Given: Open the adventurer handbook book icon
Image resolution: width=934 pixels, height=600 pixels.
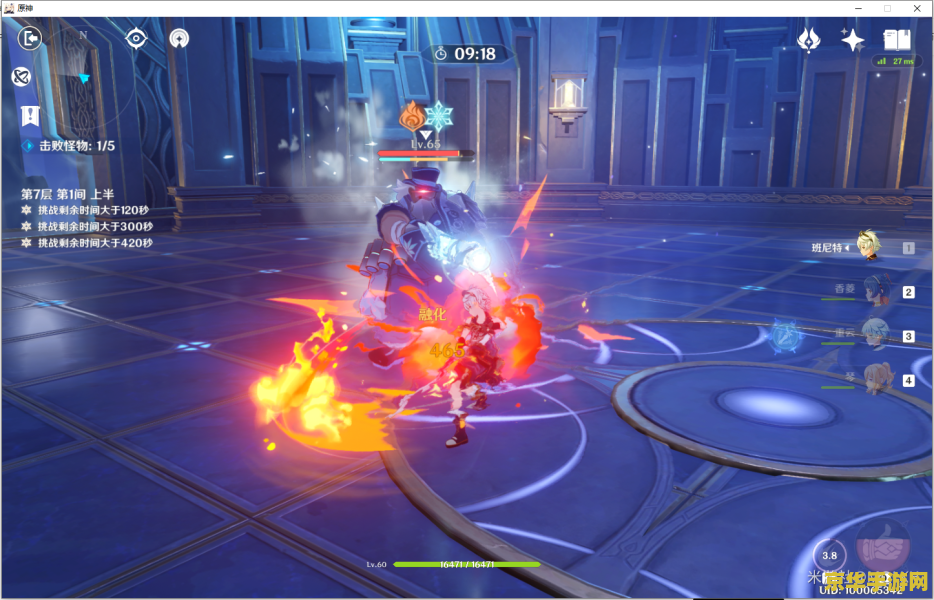Looking at the screenshot, I should pyautogui.click(x=896, y=40).
